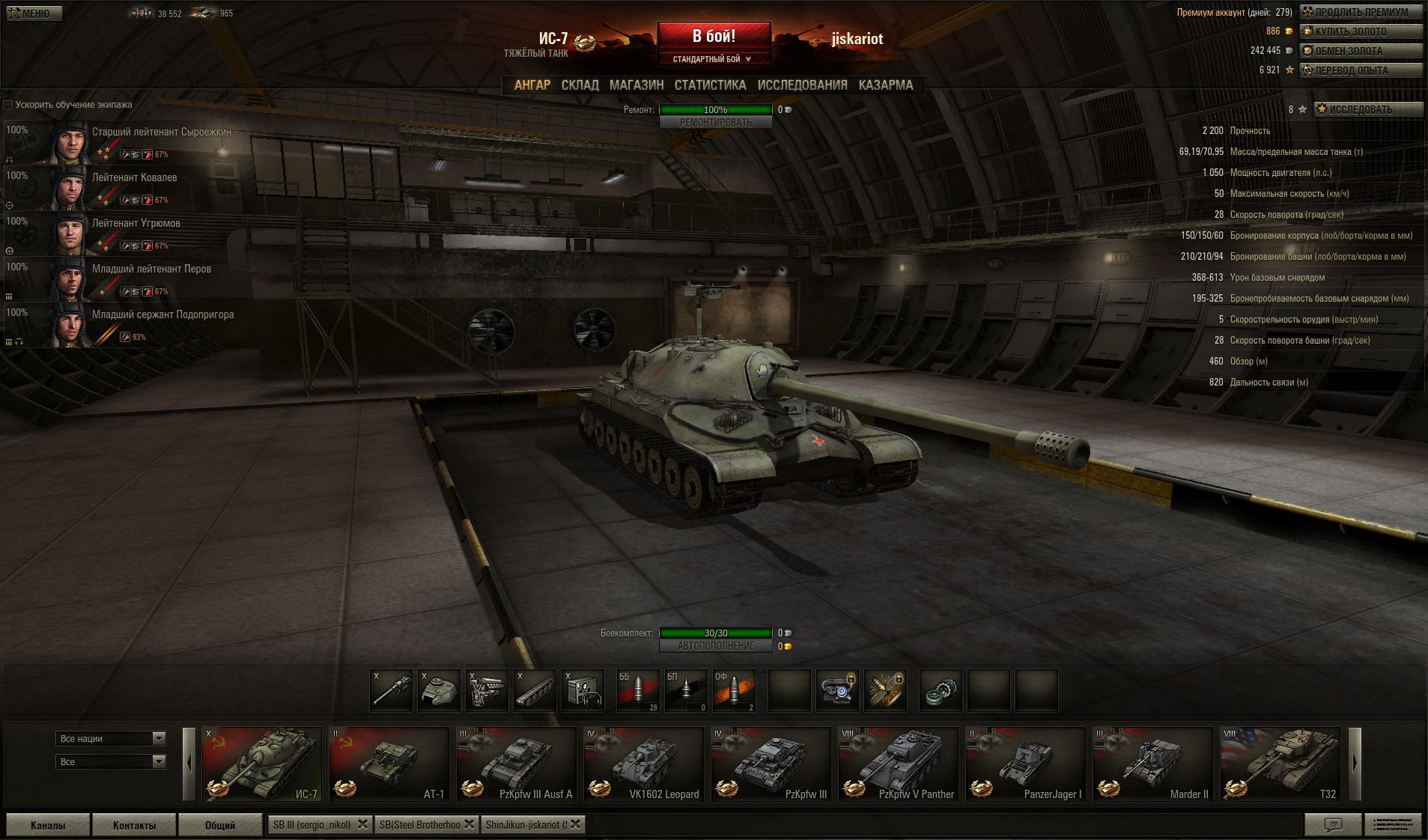This screenshot has height=840, width=1428.
Task: Toggle Ускорить обучение экипажа checkbox
Action: coord(8,105)
